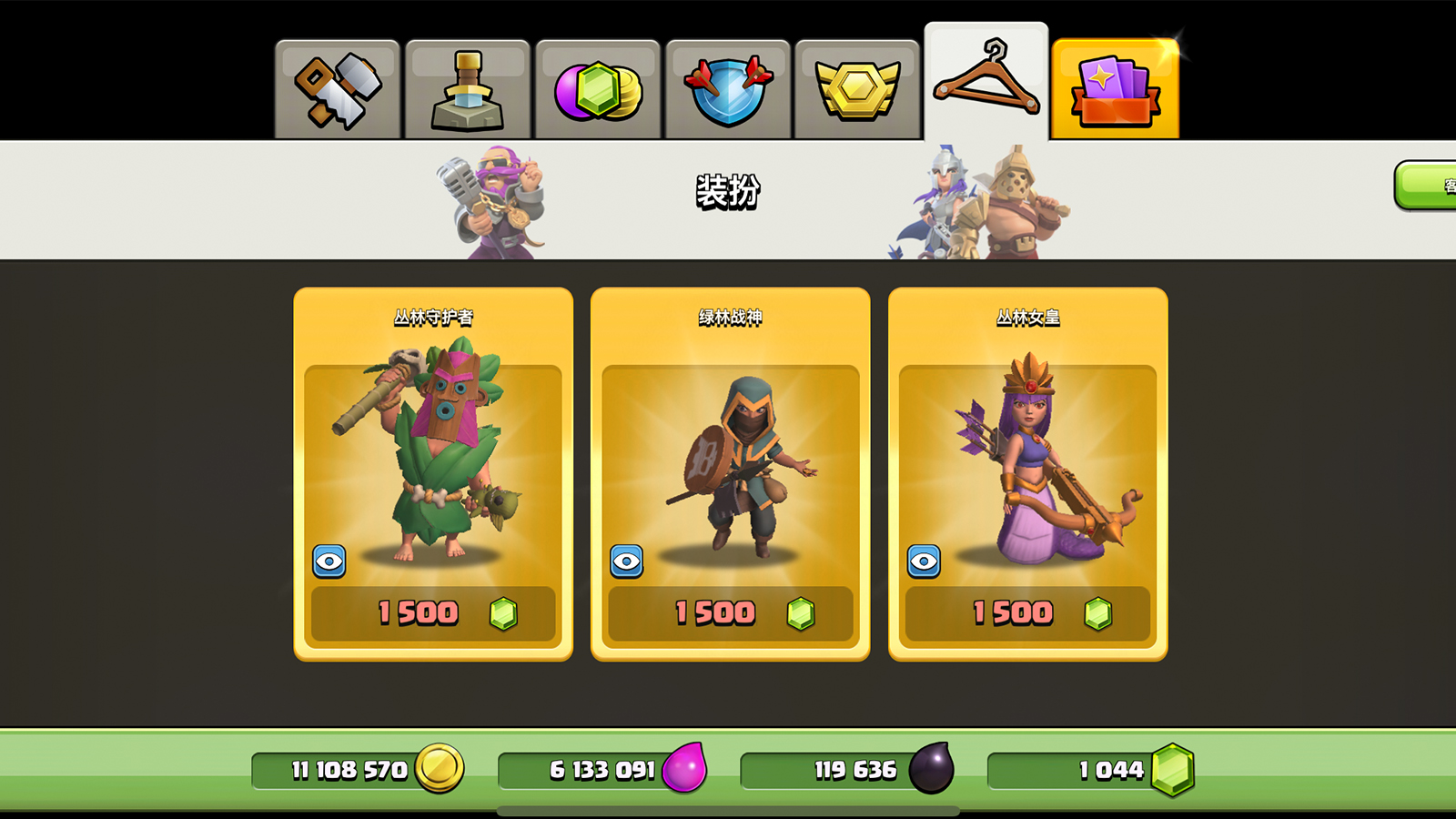Click the green button at right edge
This screenshot has width=1456, height=819.
click(x=1429, y=186)
